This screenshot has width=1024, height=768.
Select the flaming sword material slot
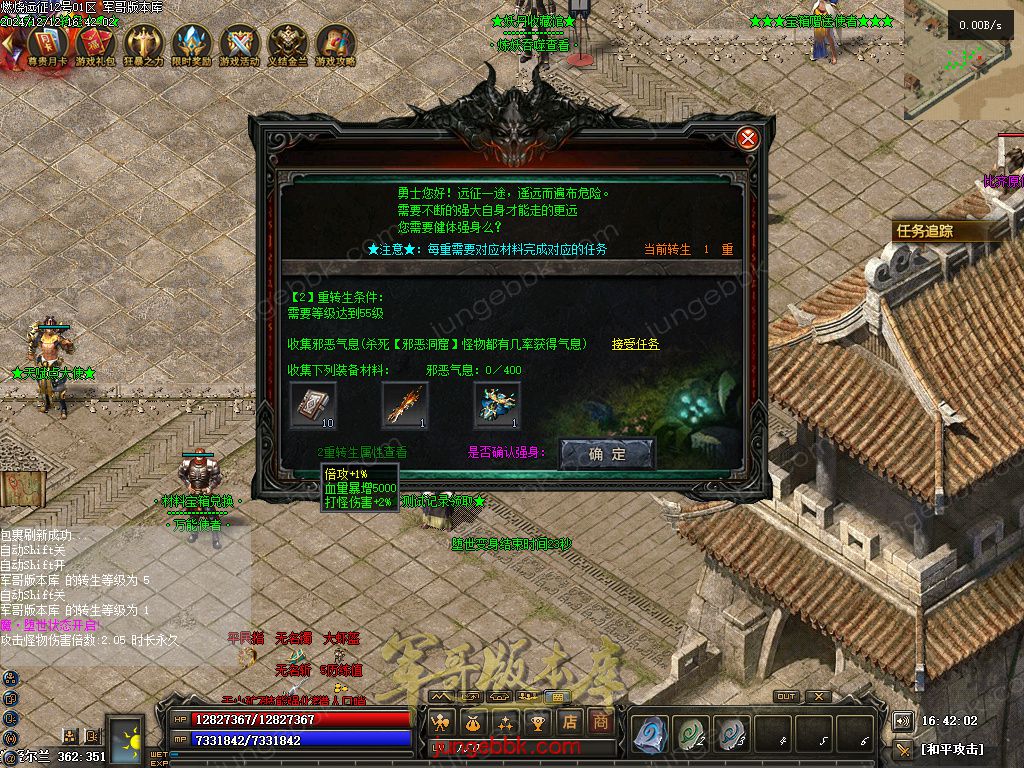pyautogui.click(x=405, y=405)
